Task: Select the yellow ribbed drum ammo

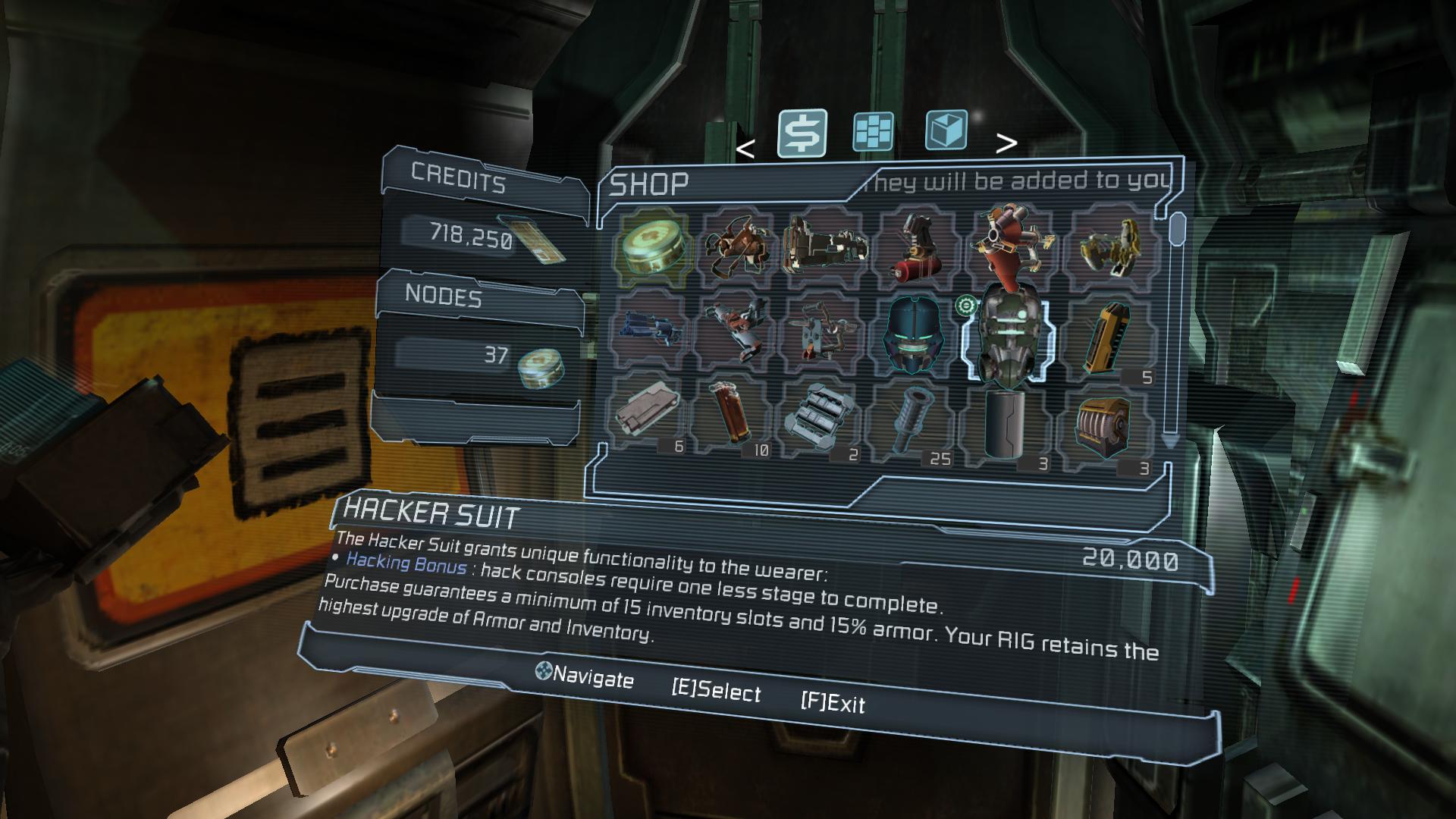Action: (1104, 428)
